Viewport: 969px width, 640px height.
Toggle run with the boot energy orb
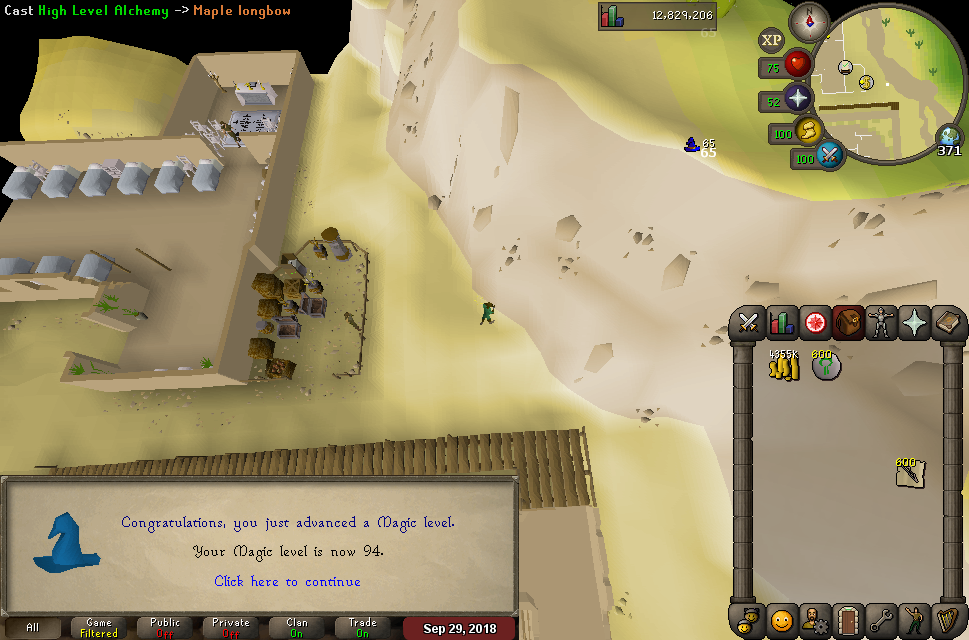[x=808, y=131]
